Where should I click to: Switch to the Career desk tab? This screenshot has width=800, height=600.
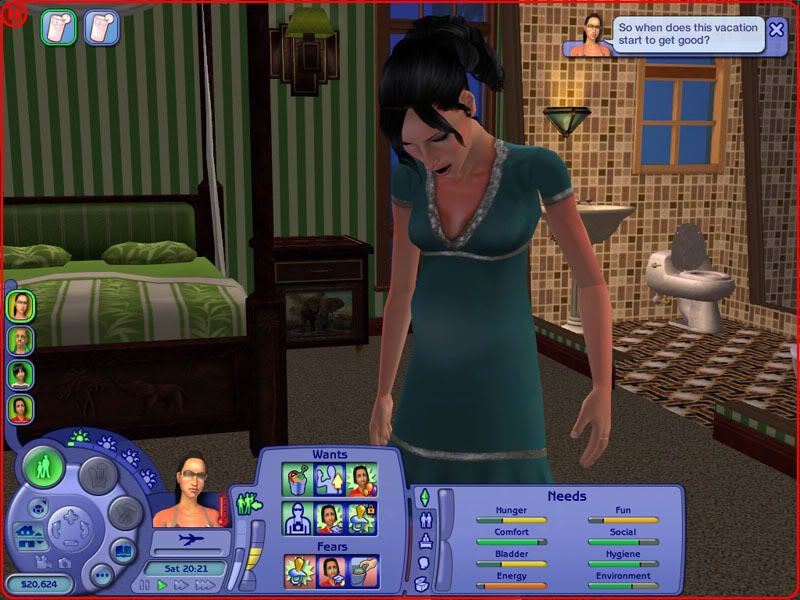point(423,541)
